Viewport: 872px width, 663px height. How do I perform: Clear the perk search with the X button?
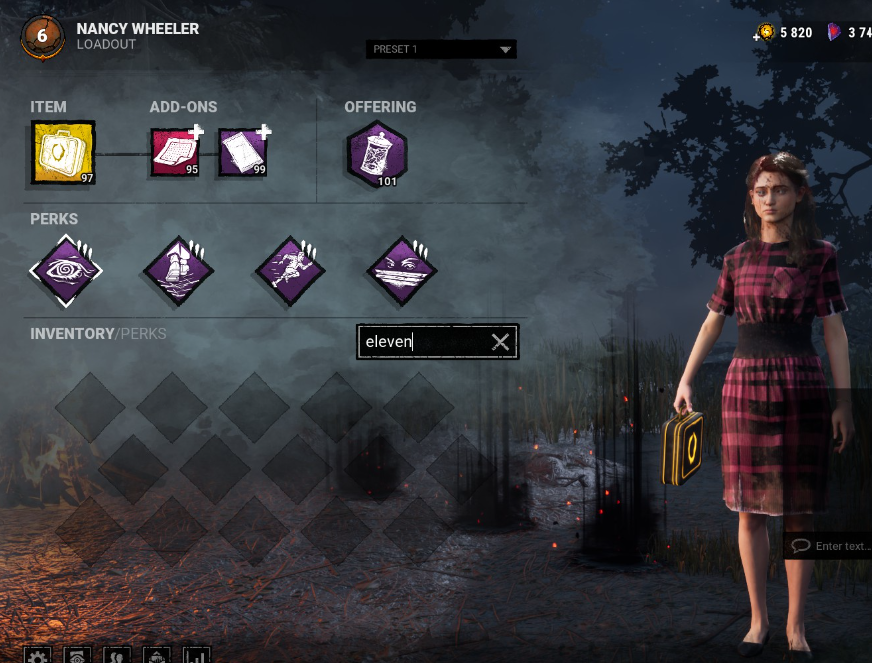(x=501, y=343)
